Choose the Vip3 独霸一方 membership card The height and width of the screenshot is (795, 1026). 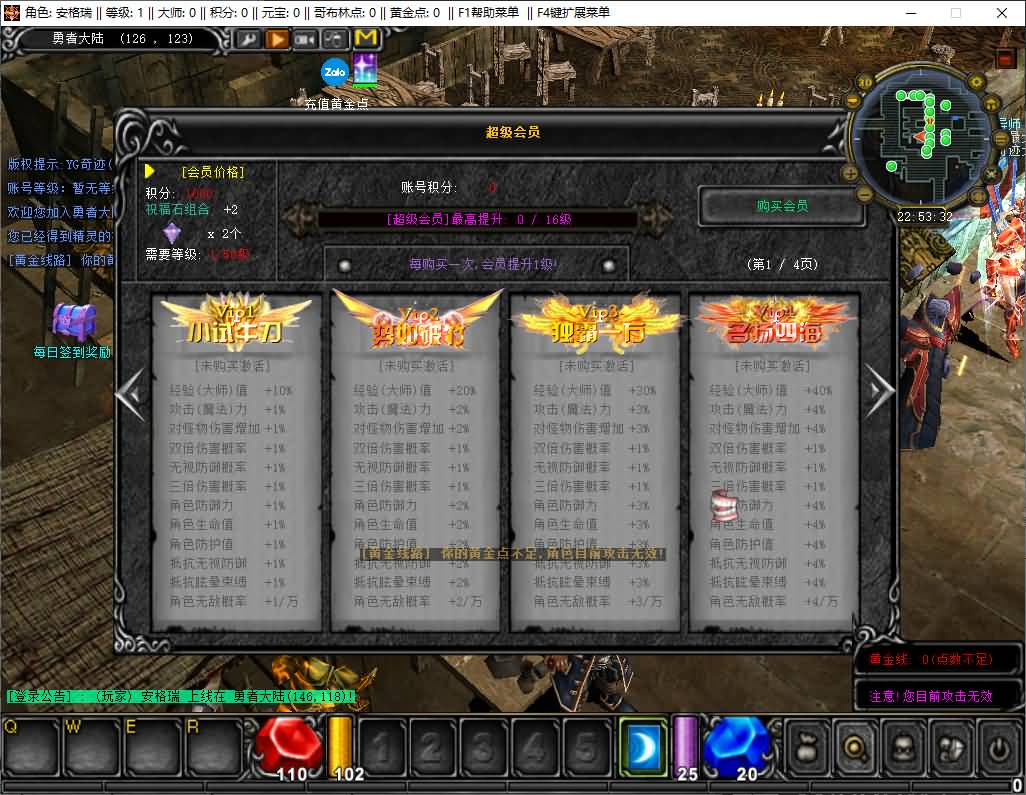595,460
